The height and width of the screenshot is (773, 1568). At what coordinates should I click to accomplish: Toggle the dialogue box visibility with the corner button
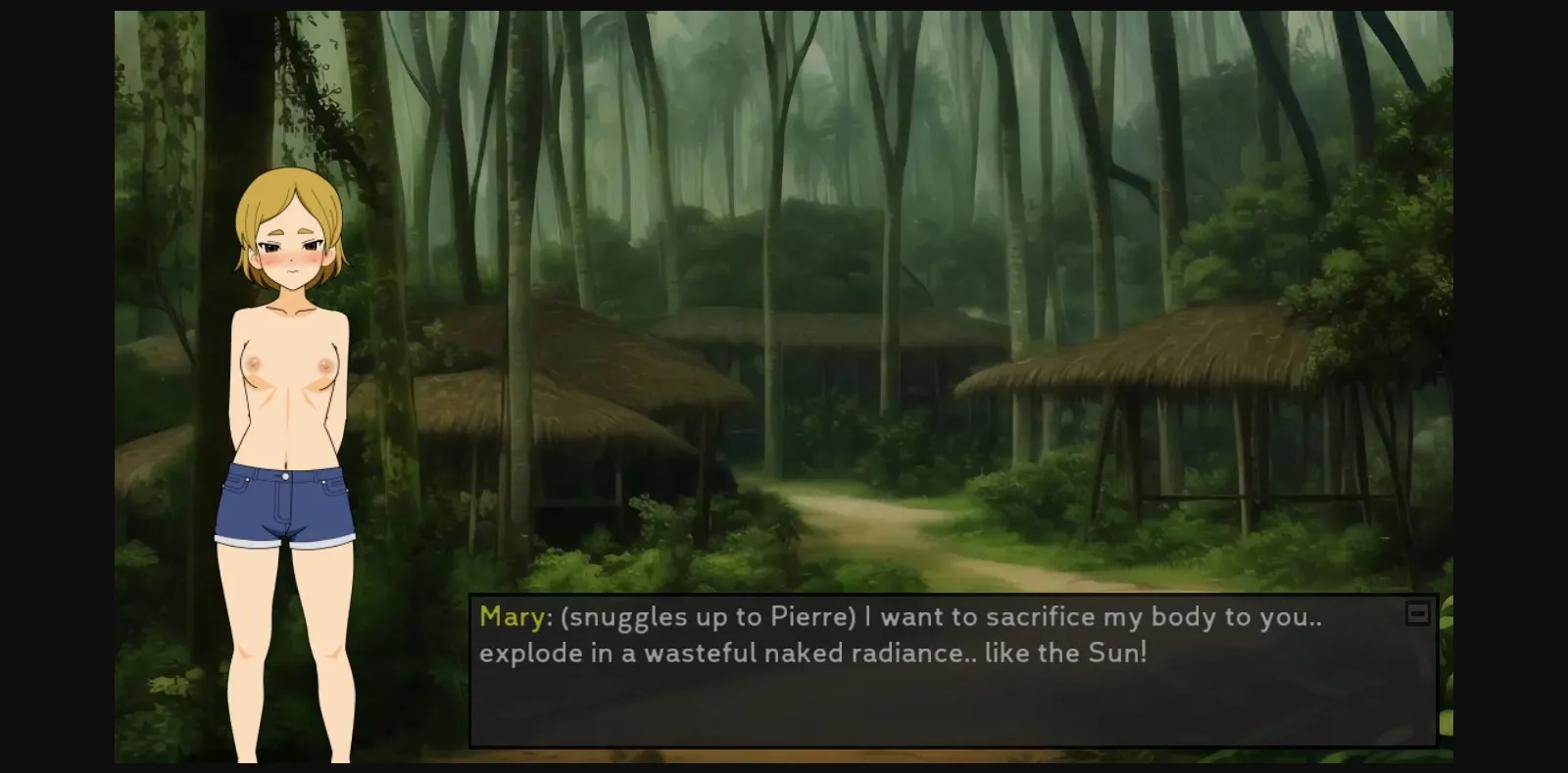tap(1418, 612)
